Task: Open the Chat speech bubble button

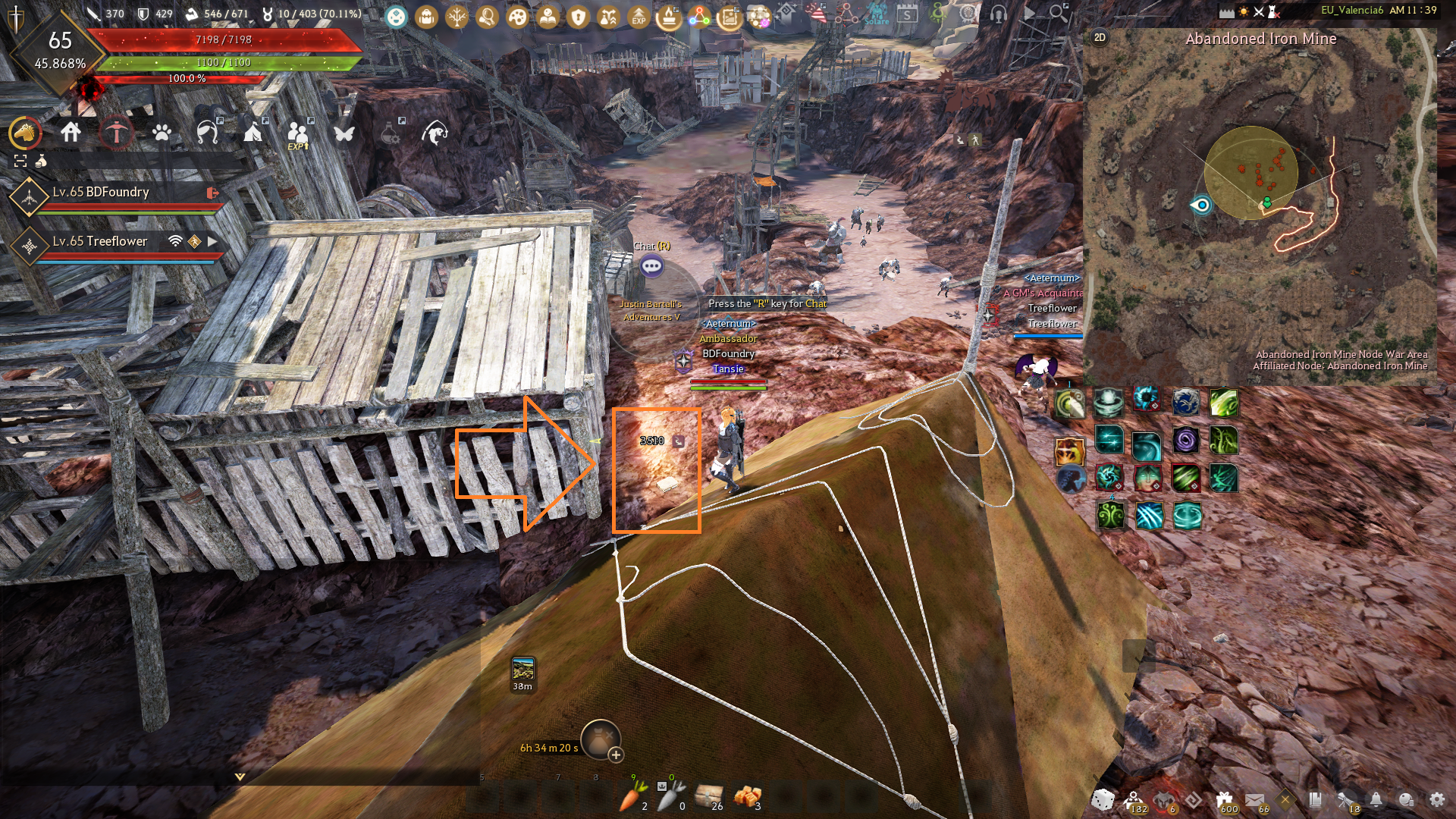Action: coord(651,266)
